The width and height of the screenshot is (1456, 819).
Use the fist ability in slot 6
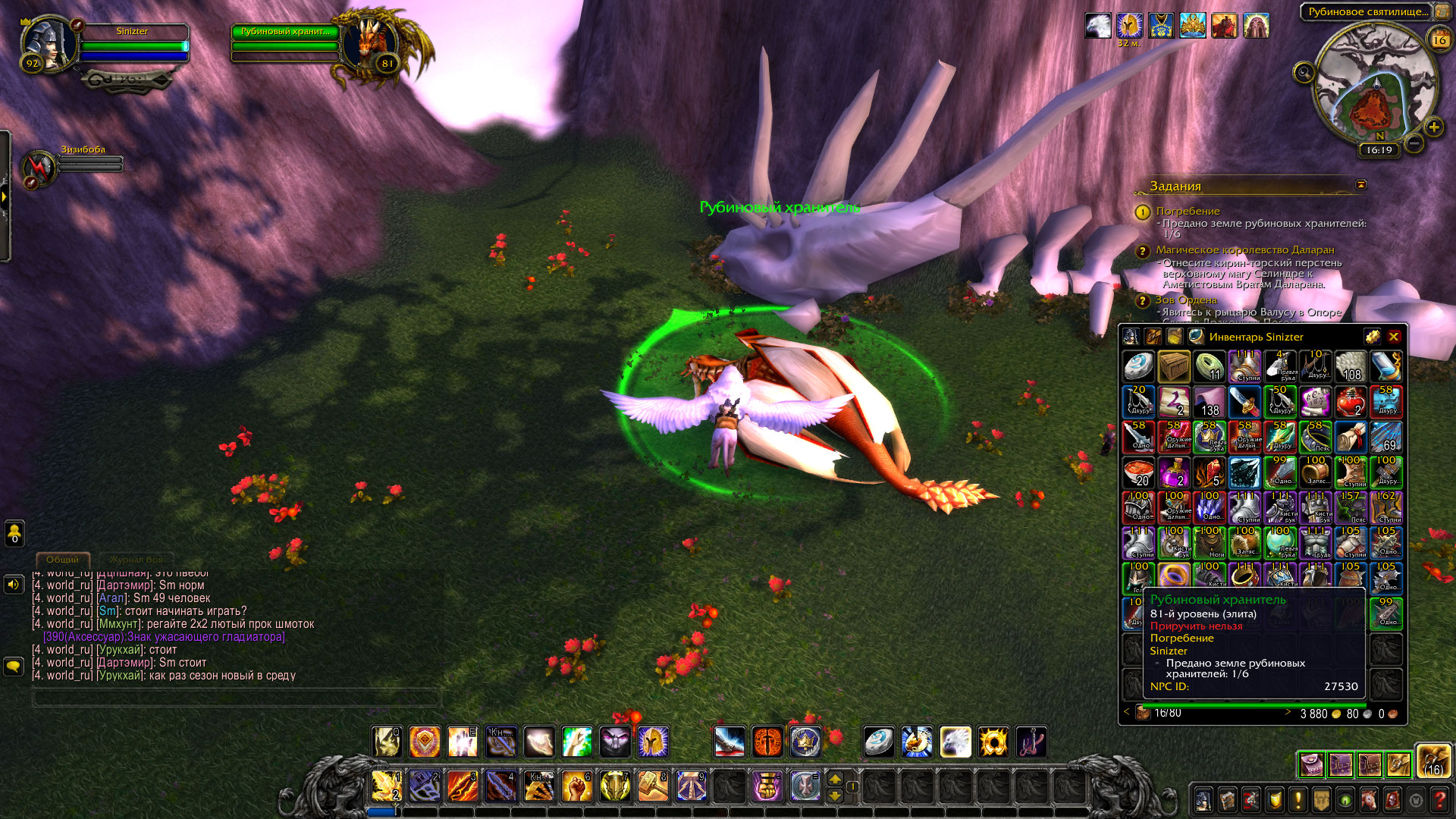click(x=577, y=786)
